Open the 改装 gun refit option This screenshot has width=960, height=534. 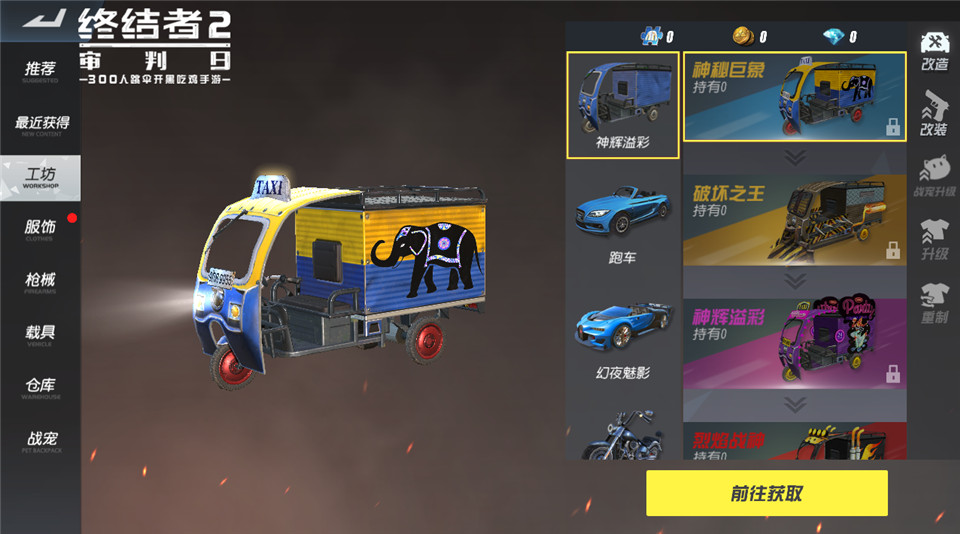pos(934,114)
